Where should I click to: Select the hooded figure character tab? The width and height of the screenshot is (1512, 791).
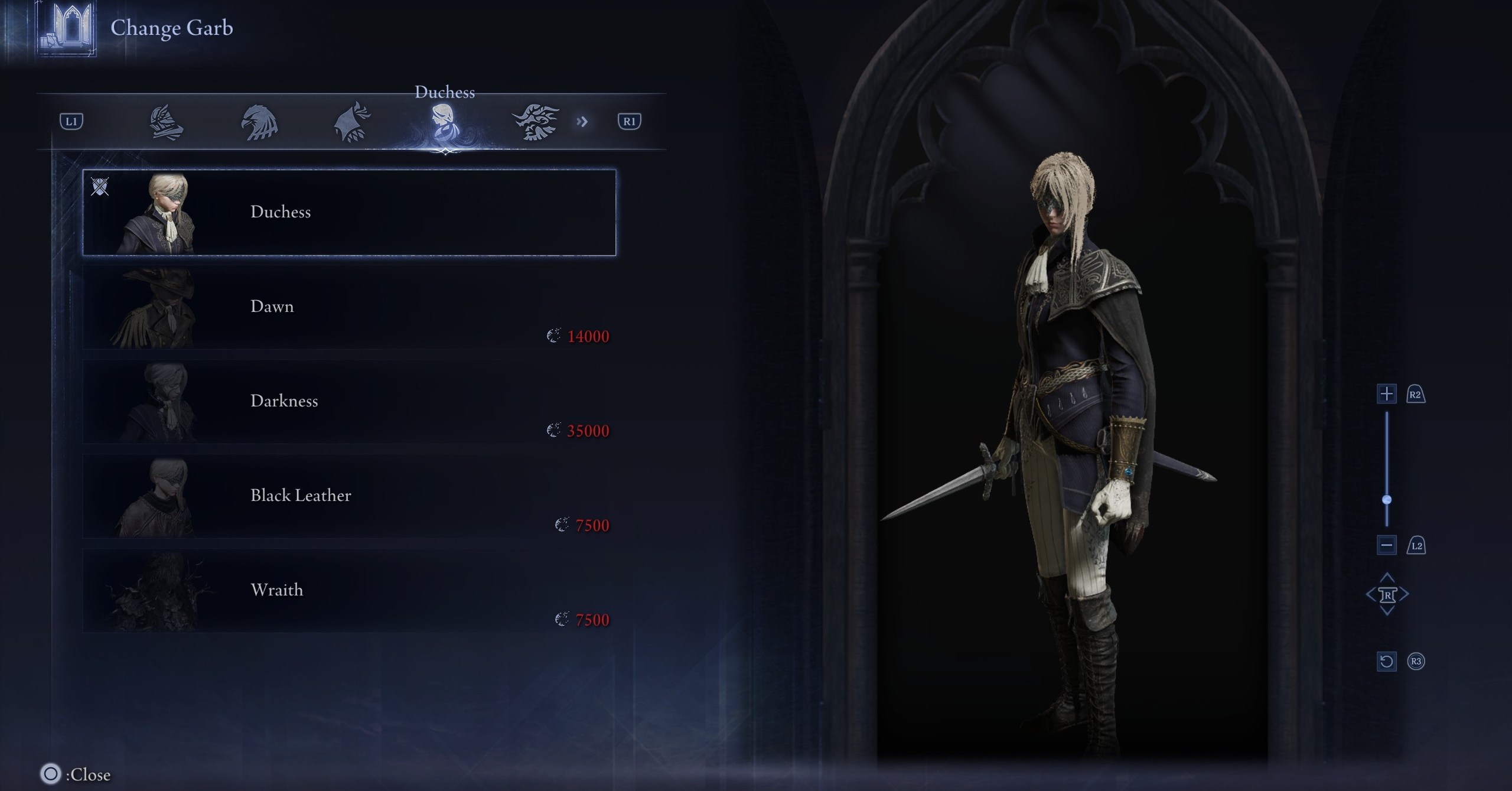tap(353, 122)
